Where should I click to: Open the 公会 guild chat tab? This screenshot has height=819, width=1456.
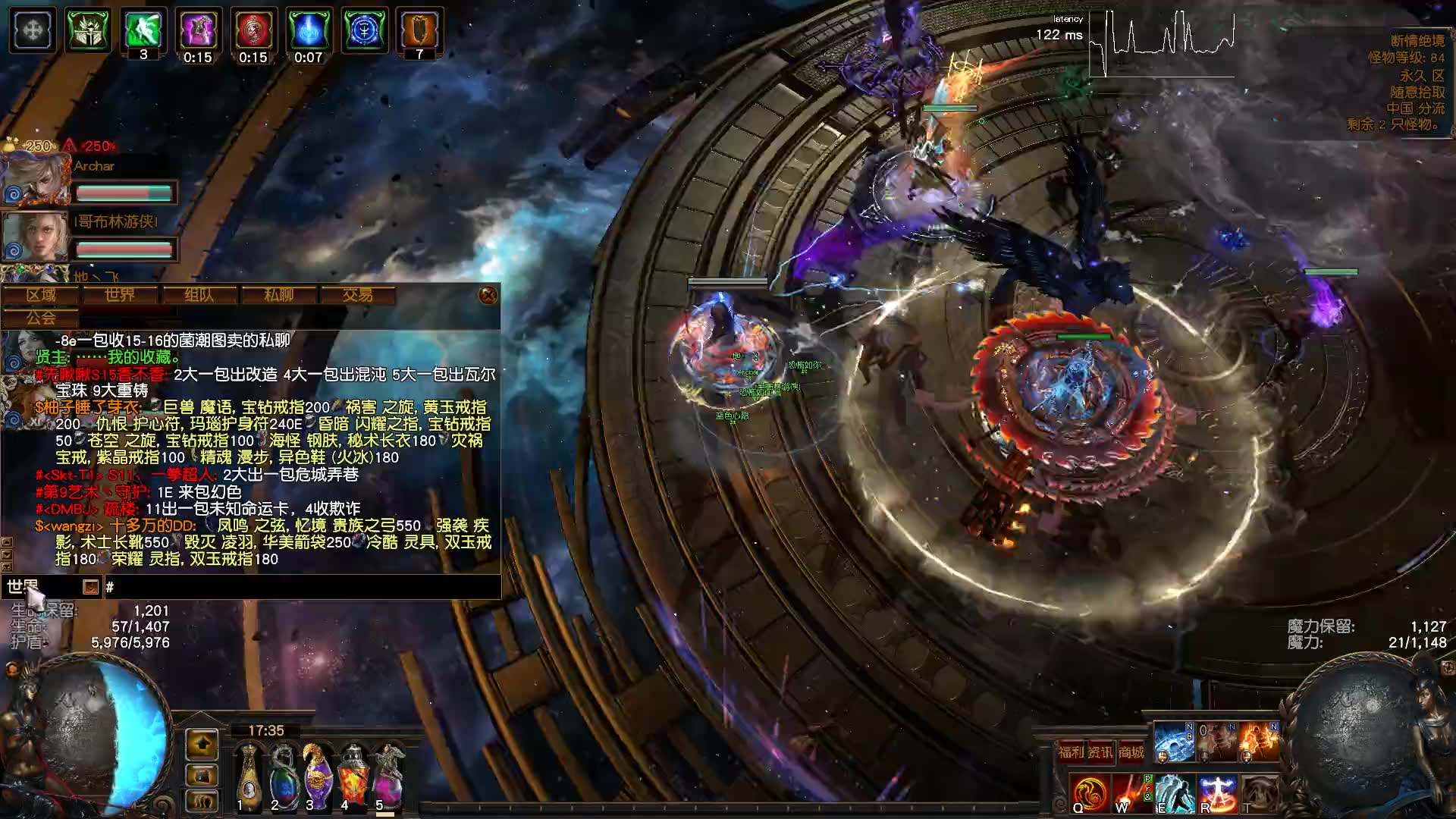pyautogui.click(x=42, y=318)
